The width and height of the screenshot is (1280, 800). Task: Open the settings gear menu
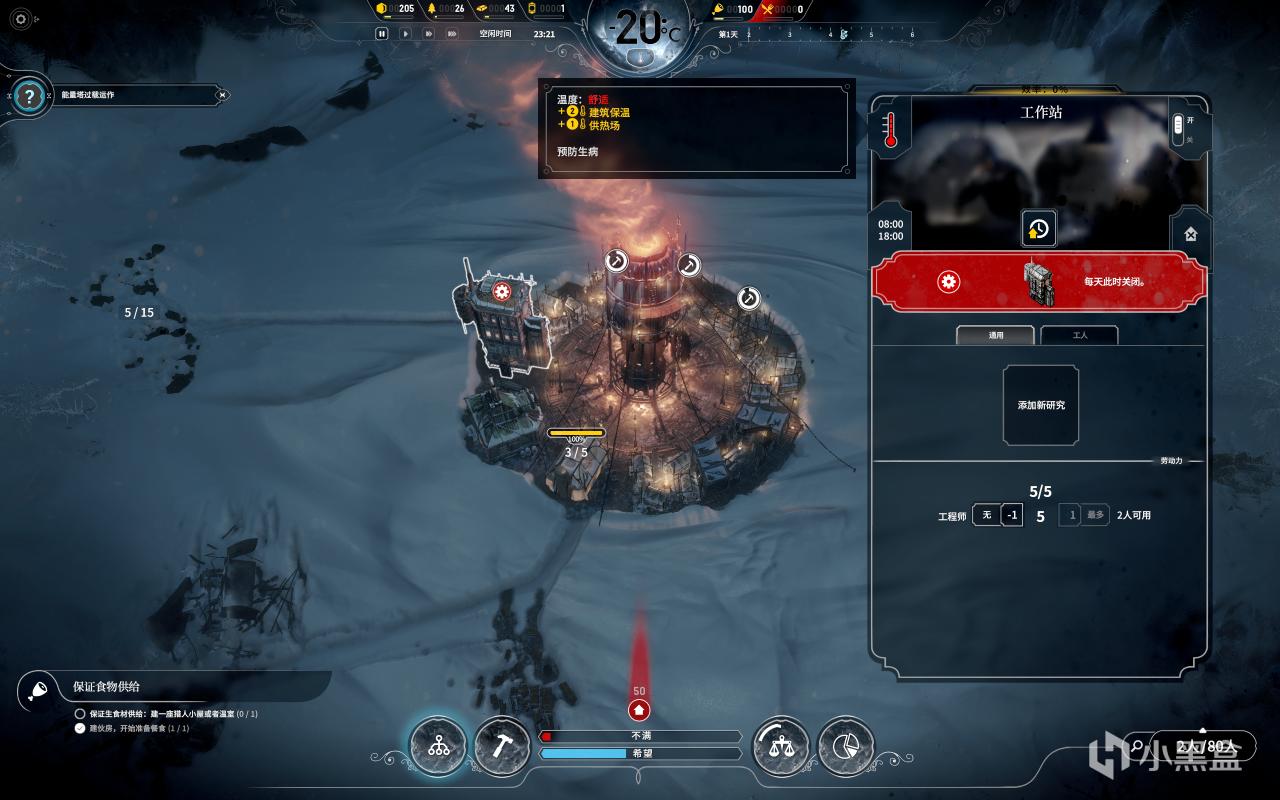click(x=21, y=19)
